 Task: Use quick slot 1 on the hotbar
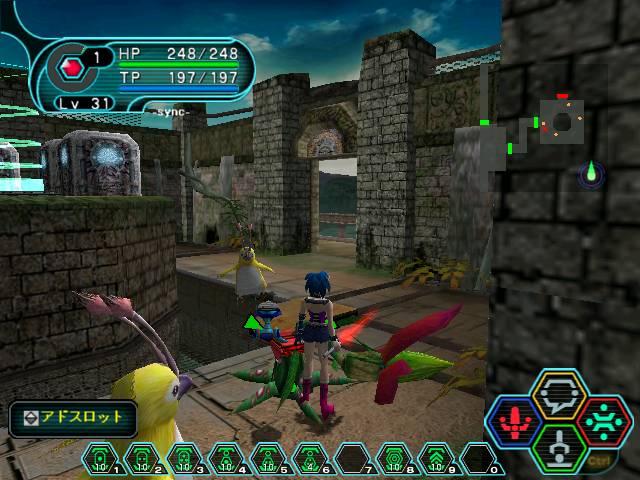pyautogui.click(x=100, y=459)
